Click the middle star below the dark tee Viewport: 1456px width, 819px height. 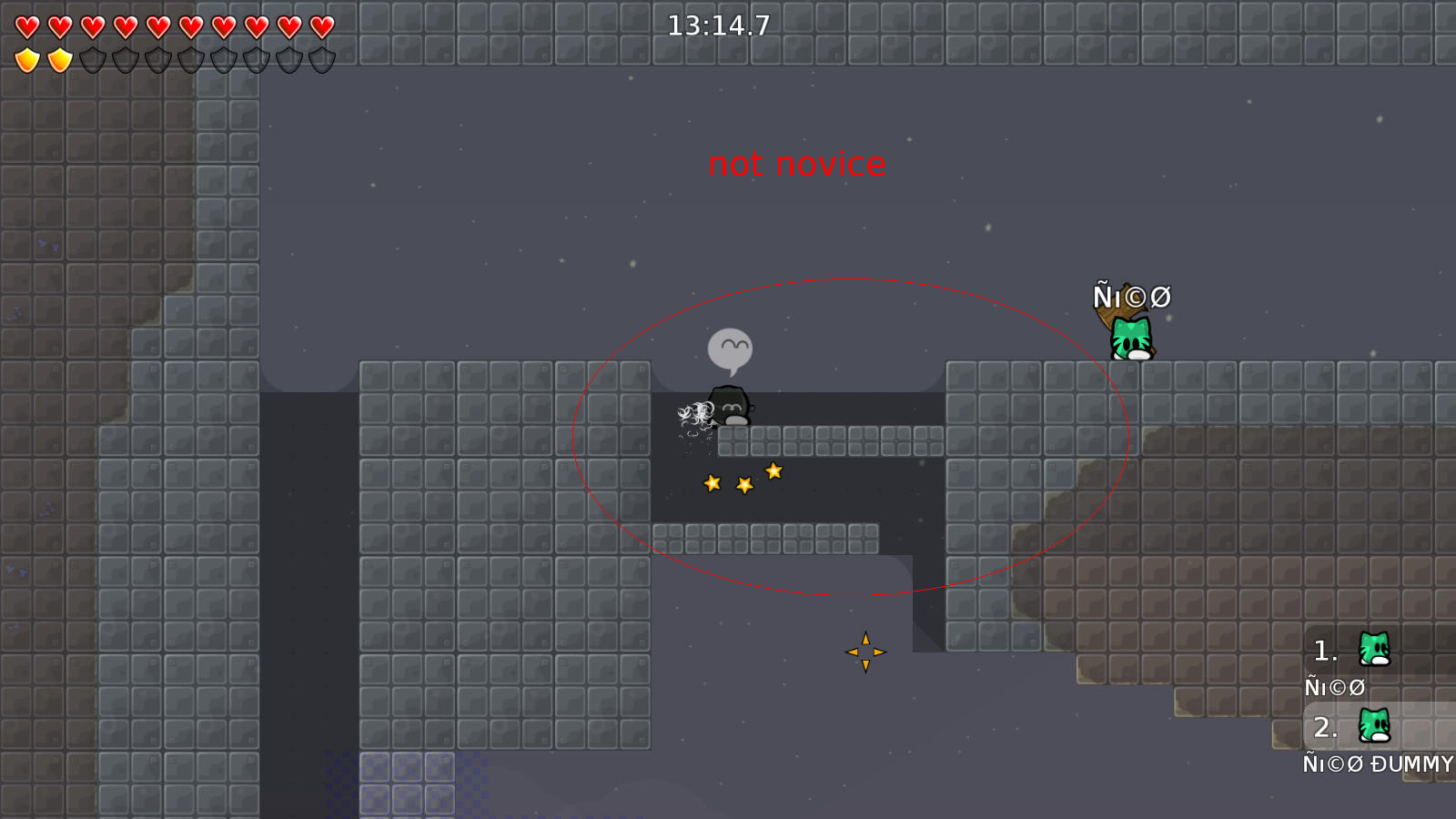pos(743,485)
